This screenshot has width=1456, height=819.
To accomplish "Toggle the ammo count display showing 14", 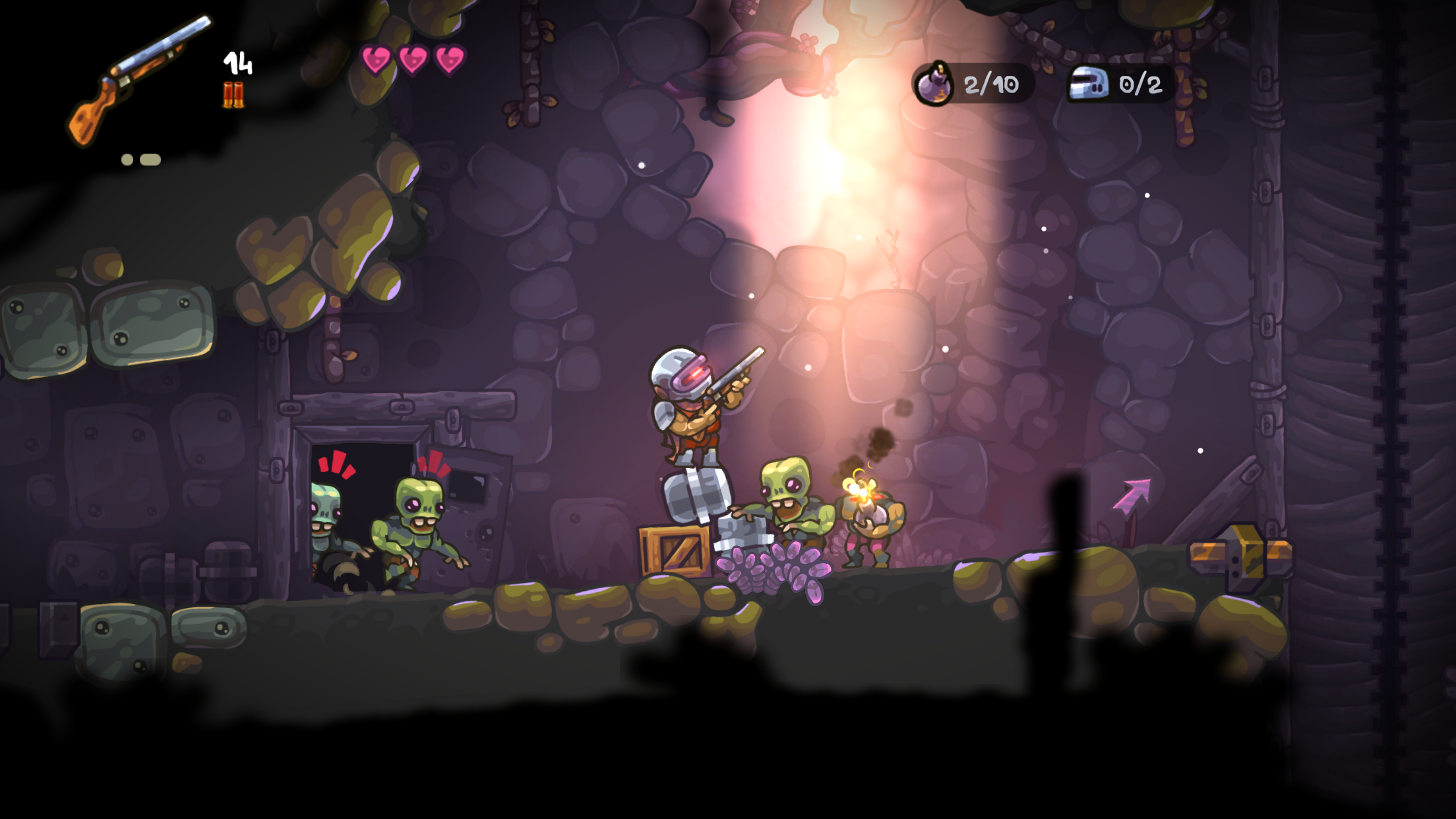I will (x=237, y=63).
